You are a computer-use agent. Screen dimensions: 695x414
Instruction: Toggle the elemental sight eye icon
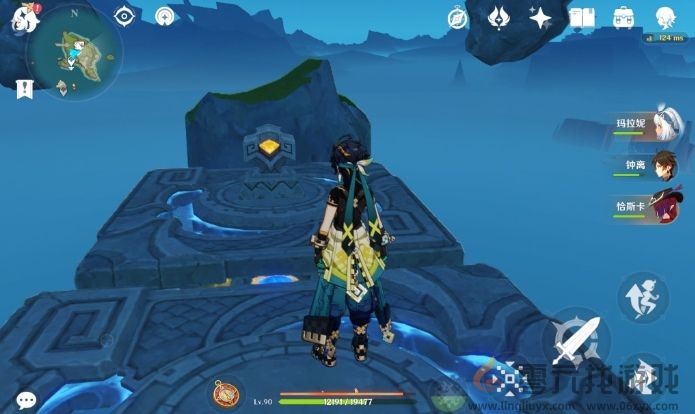(125, 16)
